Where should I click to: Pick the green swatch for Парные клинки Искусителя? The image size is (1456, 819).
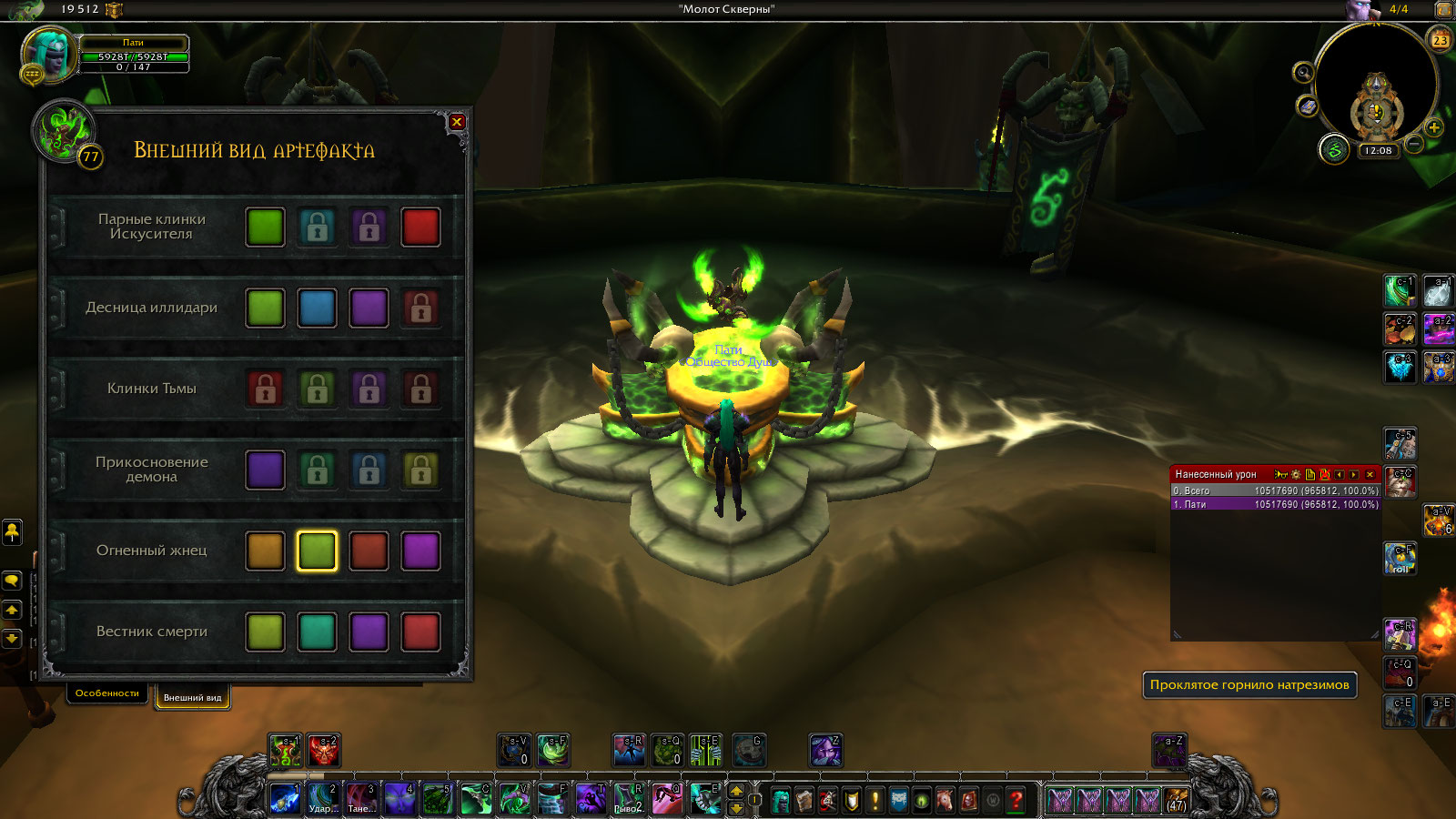[x=265, y=227]
